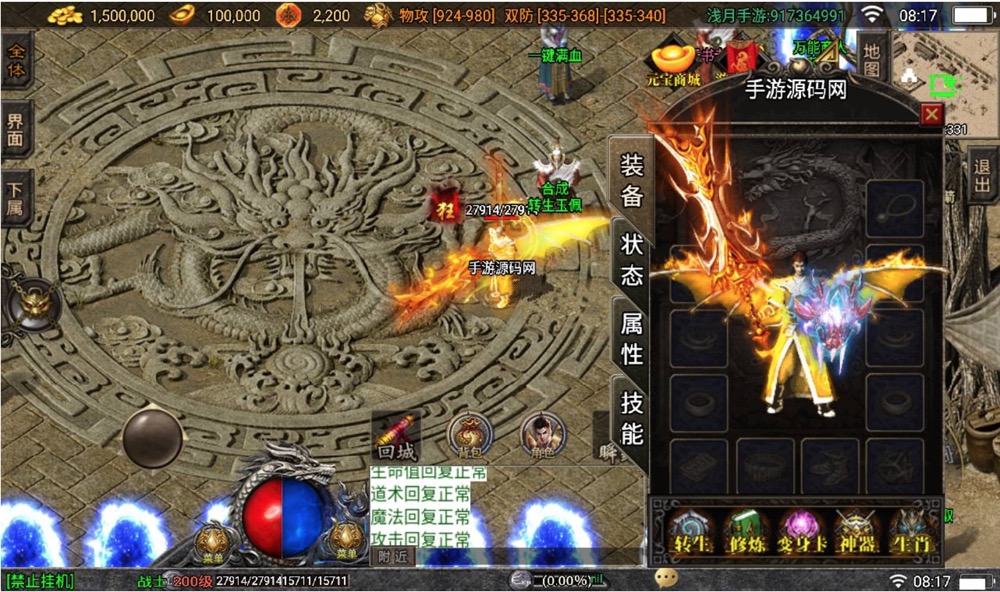The image size is (1000, 592).
Task: Use the 回城 return-to-town scroll
Action: (x=397, y=438)
